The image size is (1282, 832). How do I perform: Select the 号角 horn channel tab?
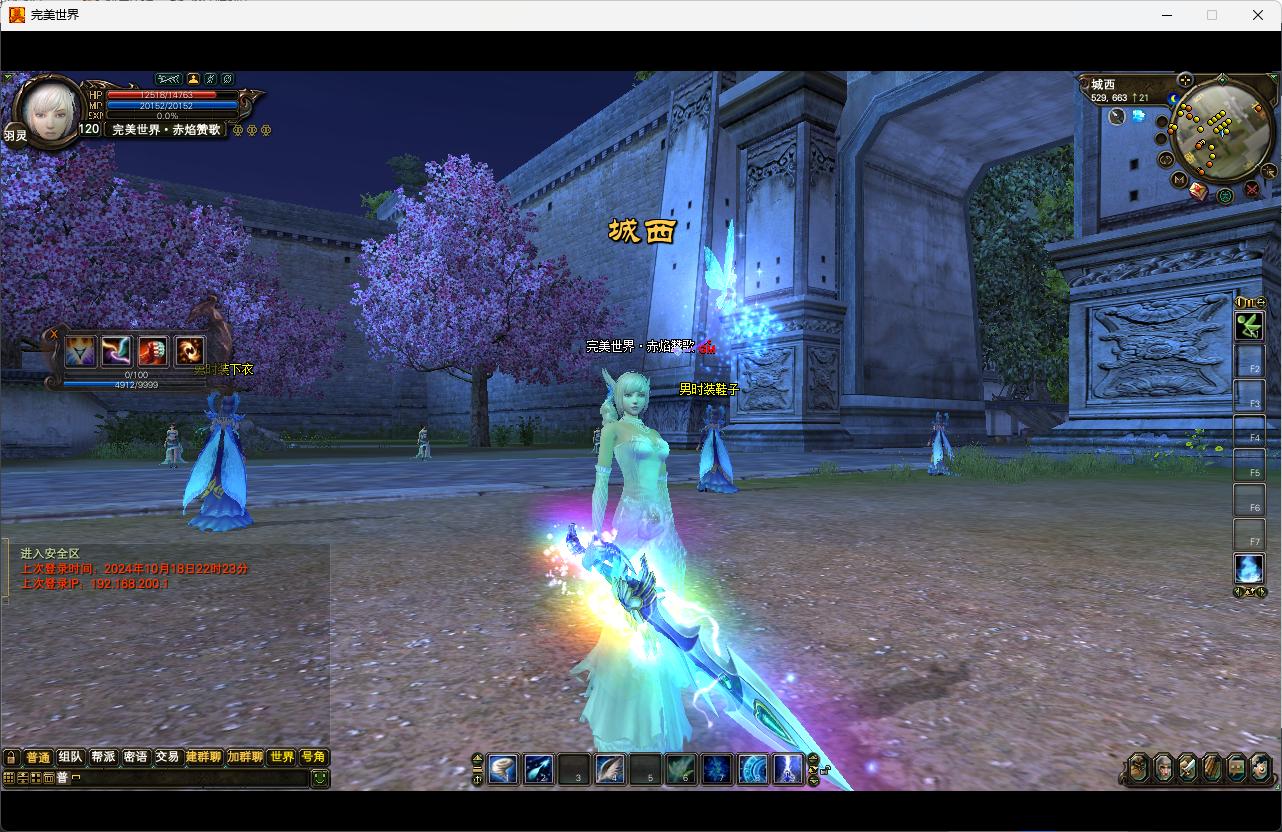coord(313,757)
